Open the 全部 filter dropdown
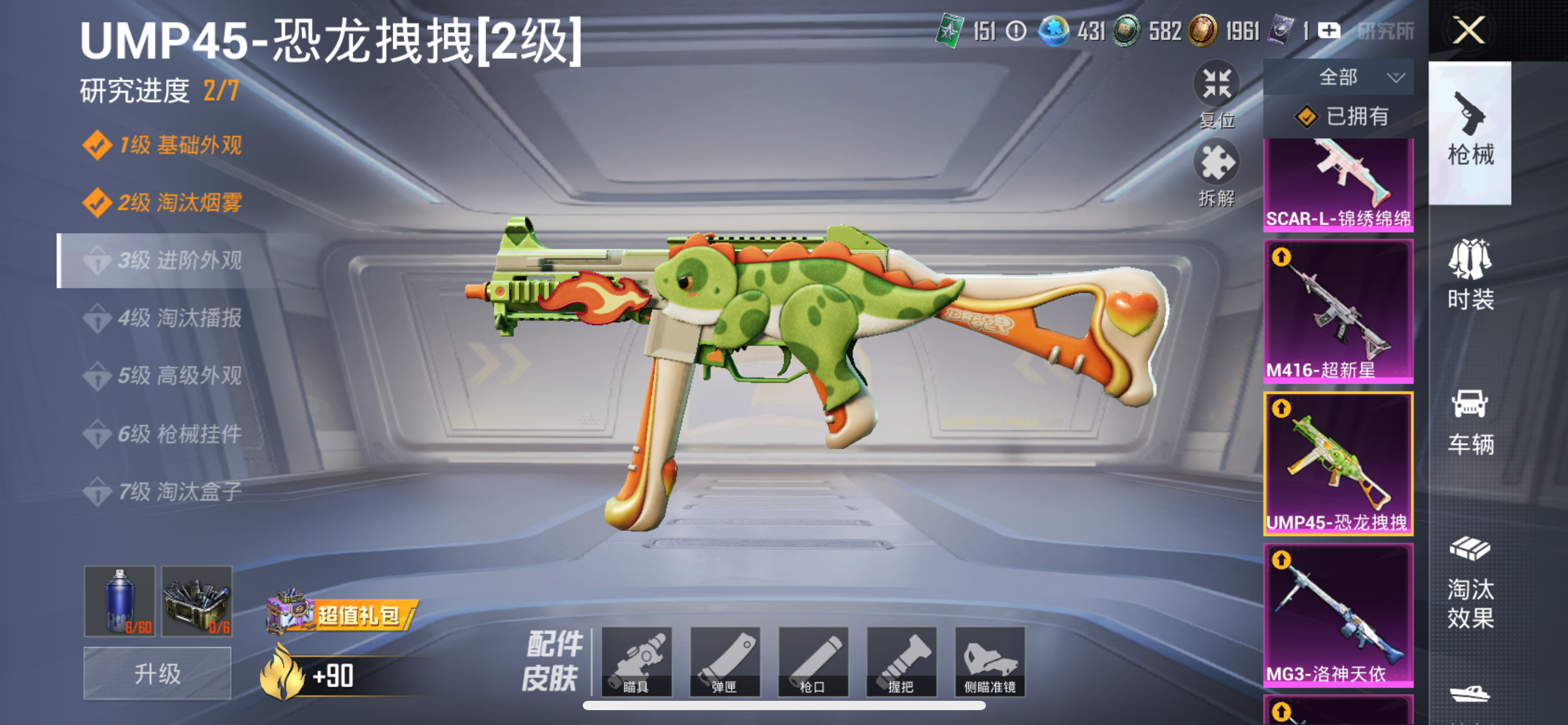Viewport: 1568px width, 725px height. (x=1339, y=77)
